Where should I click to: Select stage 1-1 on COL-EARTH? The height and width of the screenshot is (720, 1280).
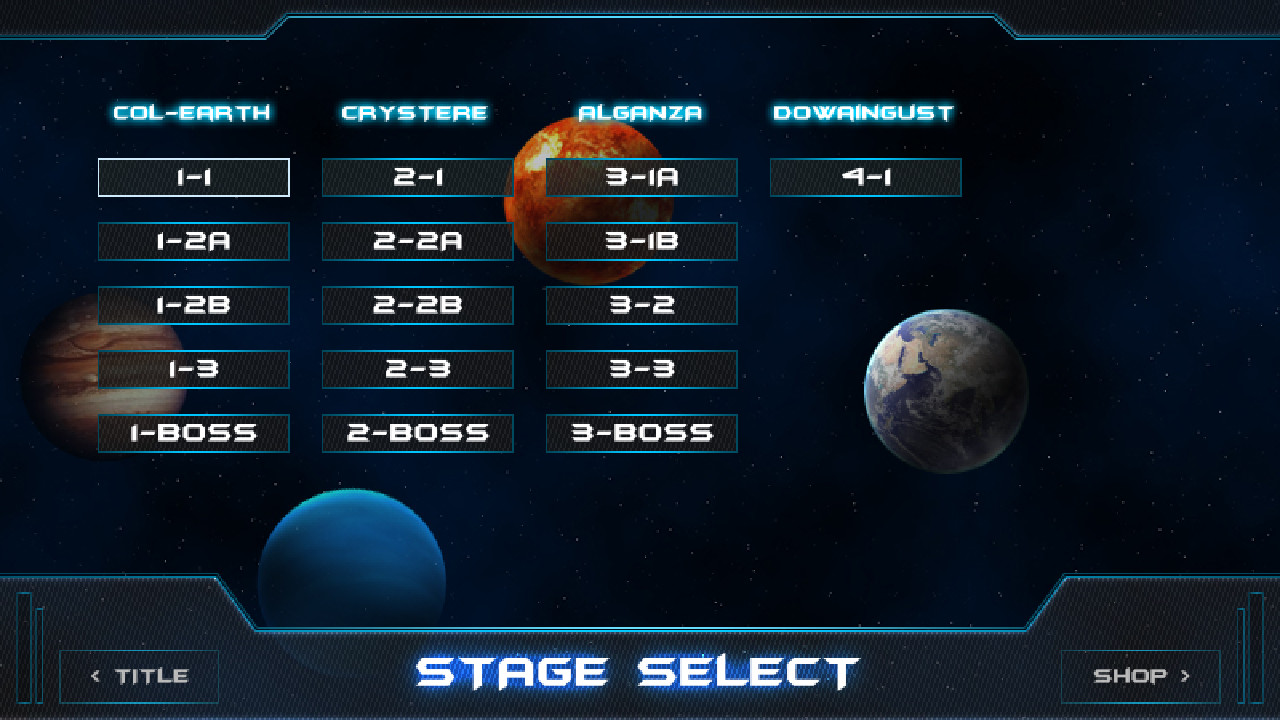[193, 177]
